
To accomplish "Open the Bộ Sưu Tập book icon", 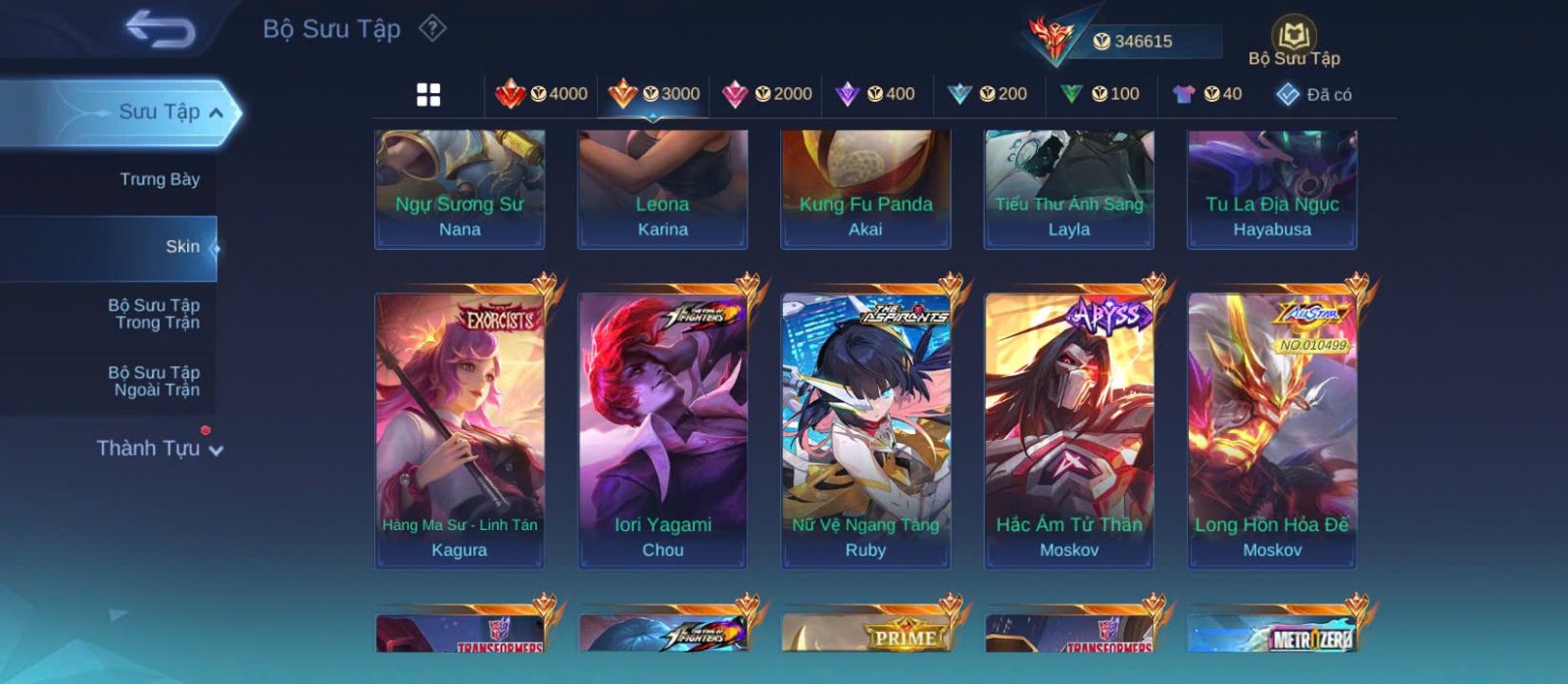I will [x=1294, y=41].
